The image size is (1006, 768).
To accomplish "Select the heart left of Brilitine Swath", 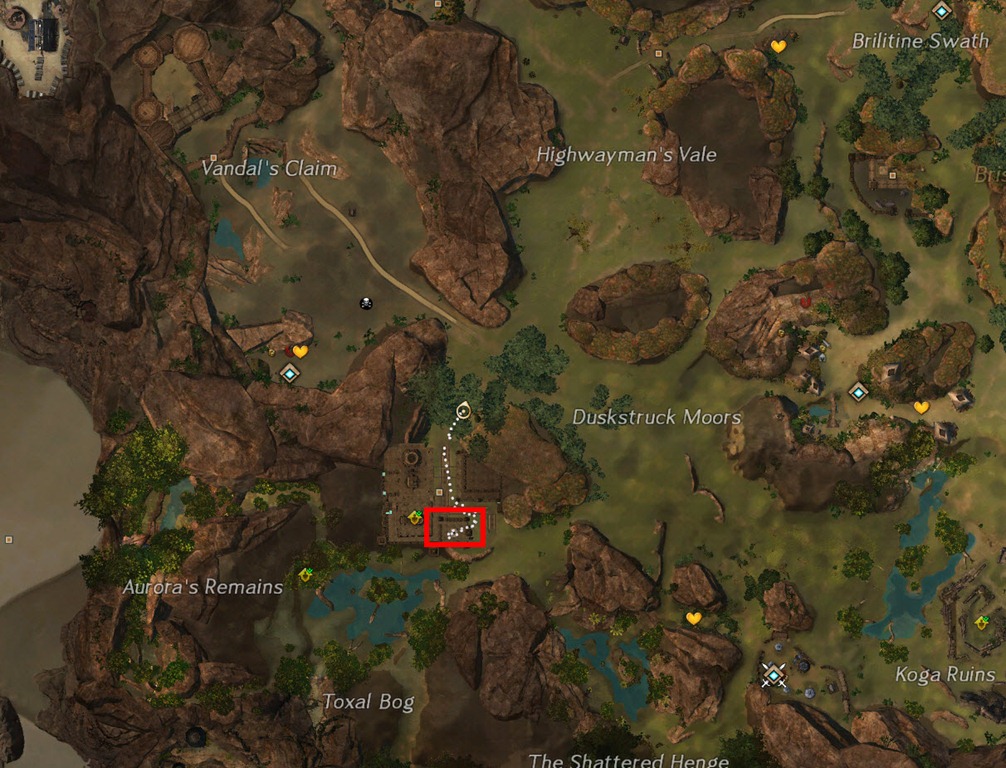I will click(x=778, y=46).
